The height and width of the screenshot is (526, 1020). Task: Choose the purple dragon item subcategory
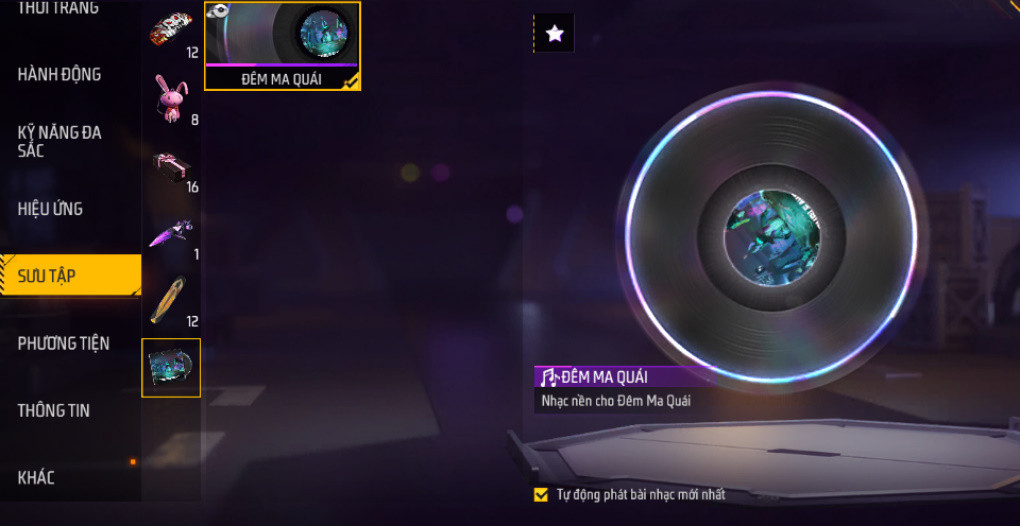pyautogui.click(x=170, y=233)
